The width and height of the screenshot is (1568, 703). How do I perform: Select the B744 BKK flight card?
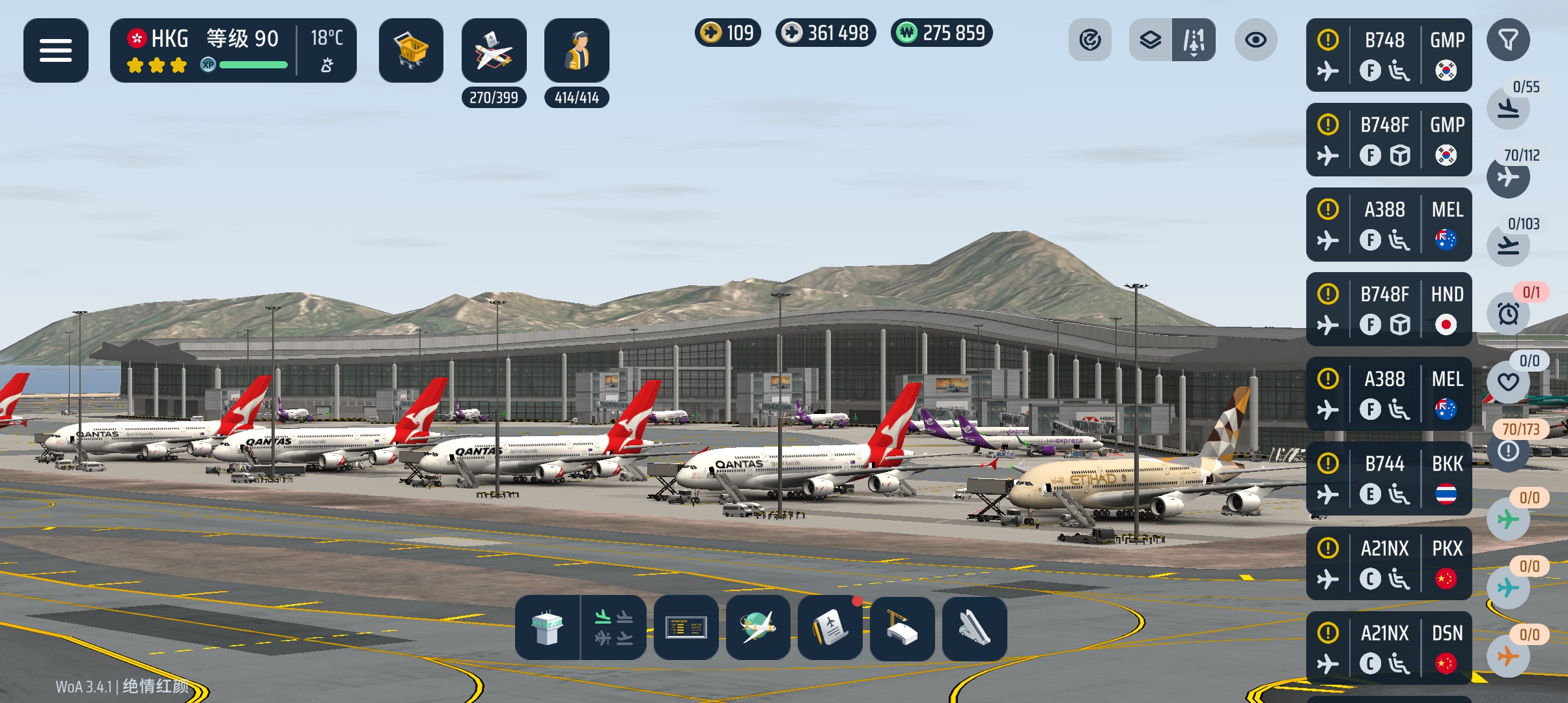[1388, 478]
